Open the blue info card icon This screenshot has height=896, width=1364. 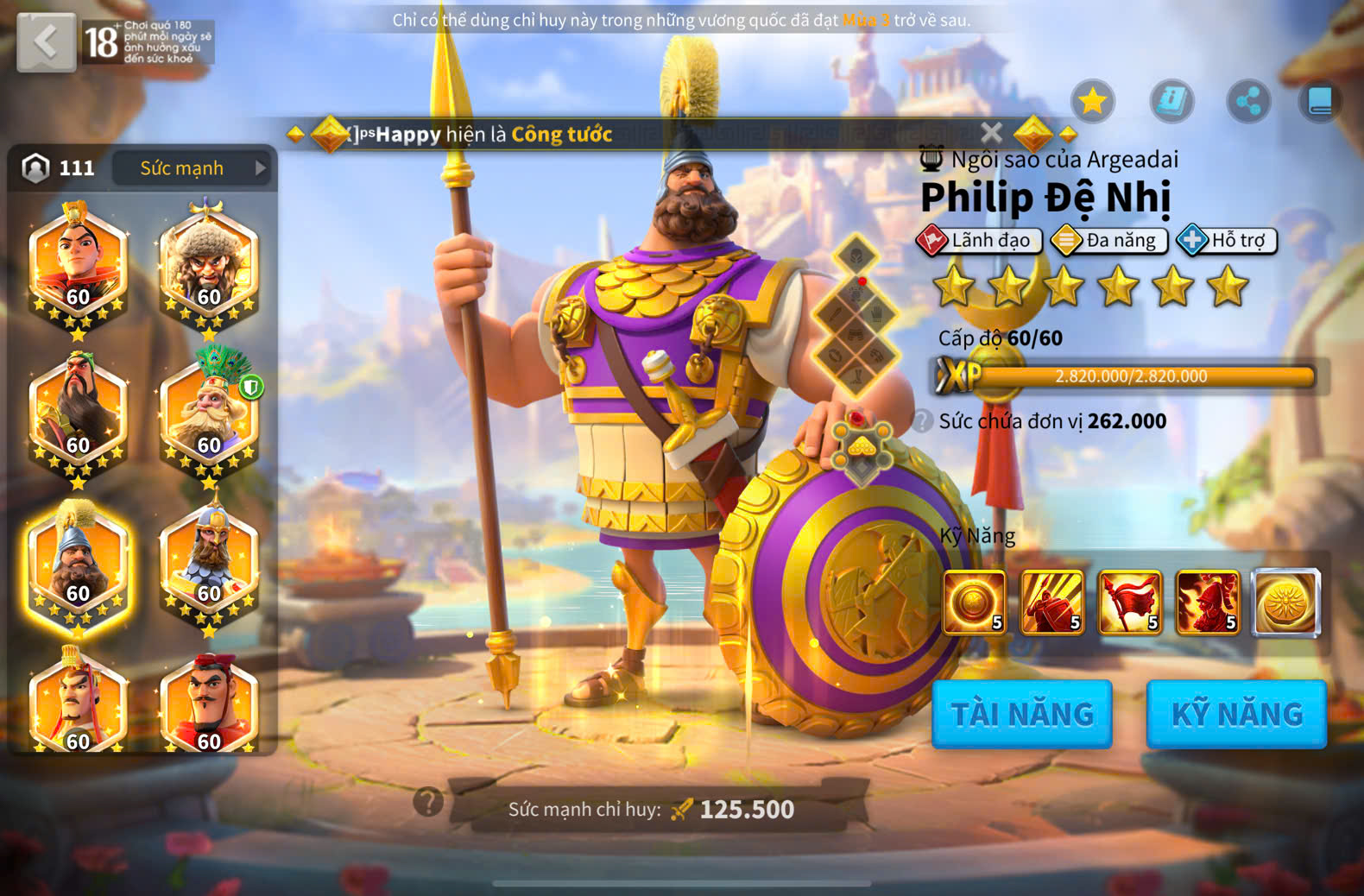(1171, 102)
